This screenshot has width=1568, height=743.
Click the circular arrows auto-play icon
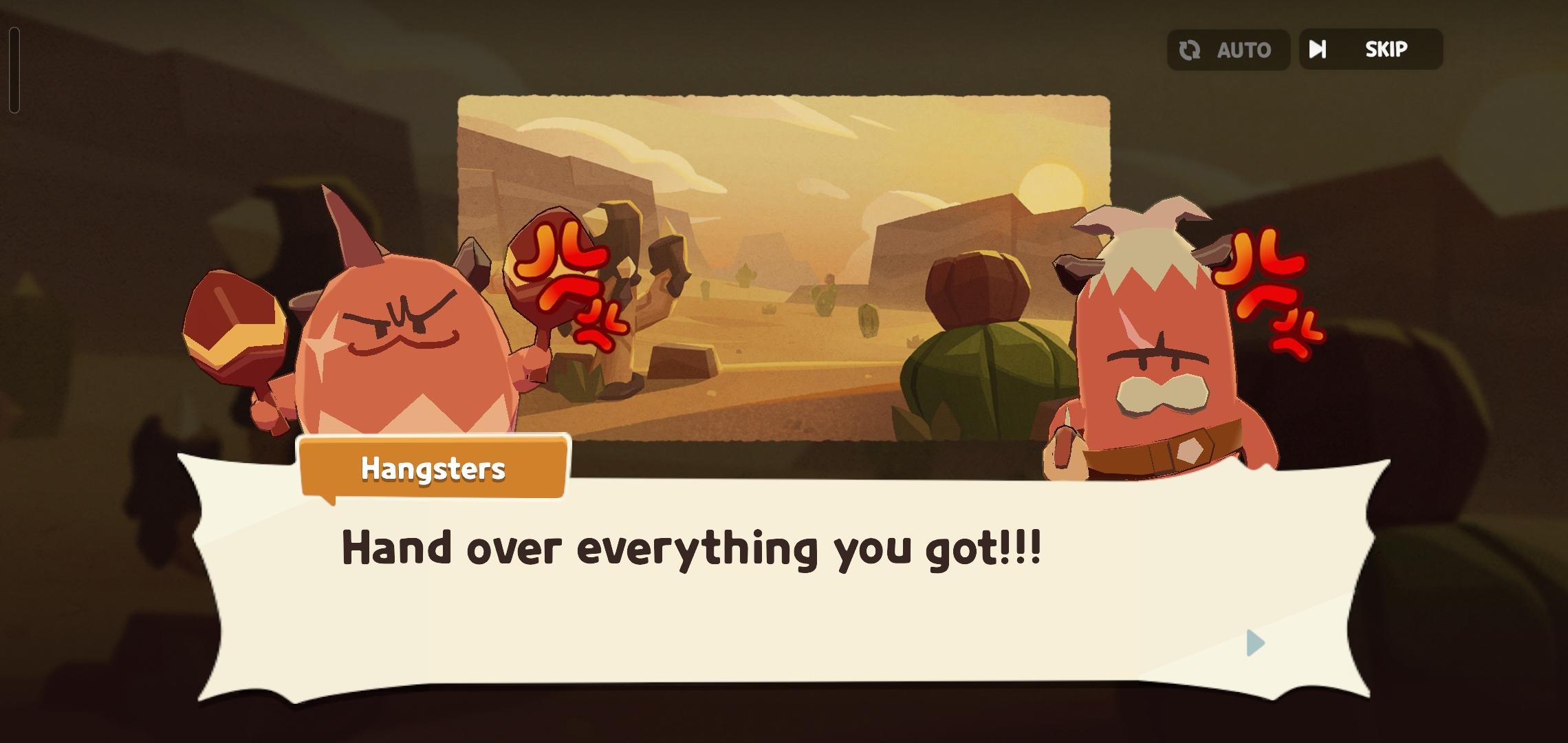1190,49
